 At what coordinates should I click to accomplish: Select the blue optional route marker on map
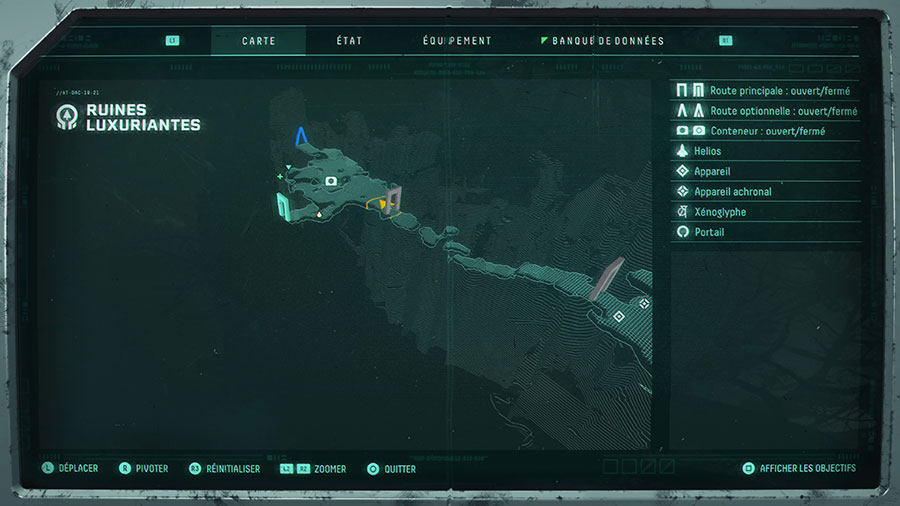point(301,136)
